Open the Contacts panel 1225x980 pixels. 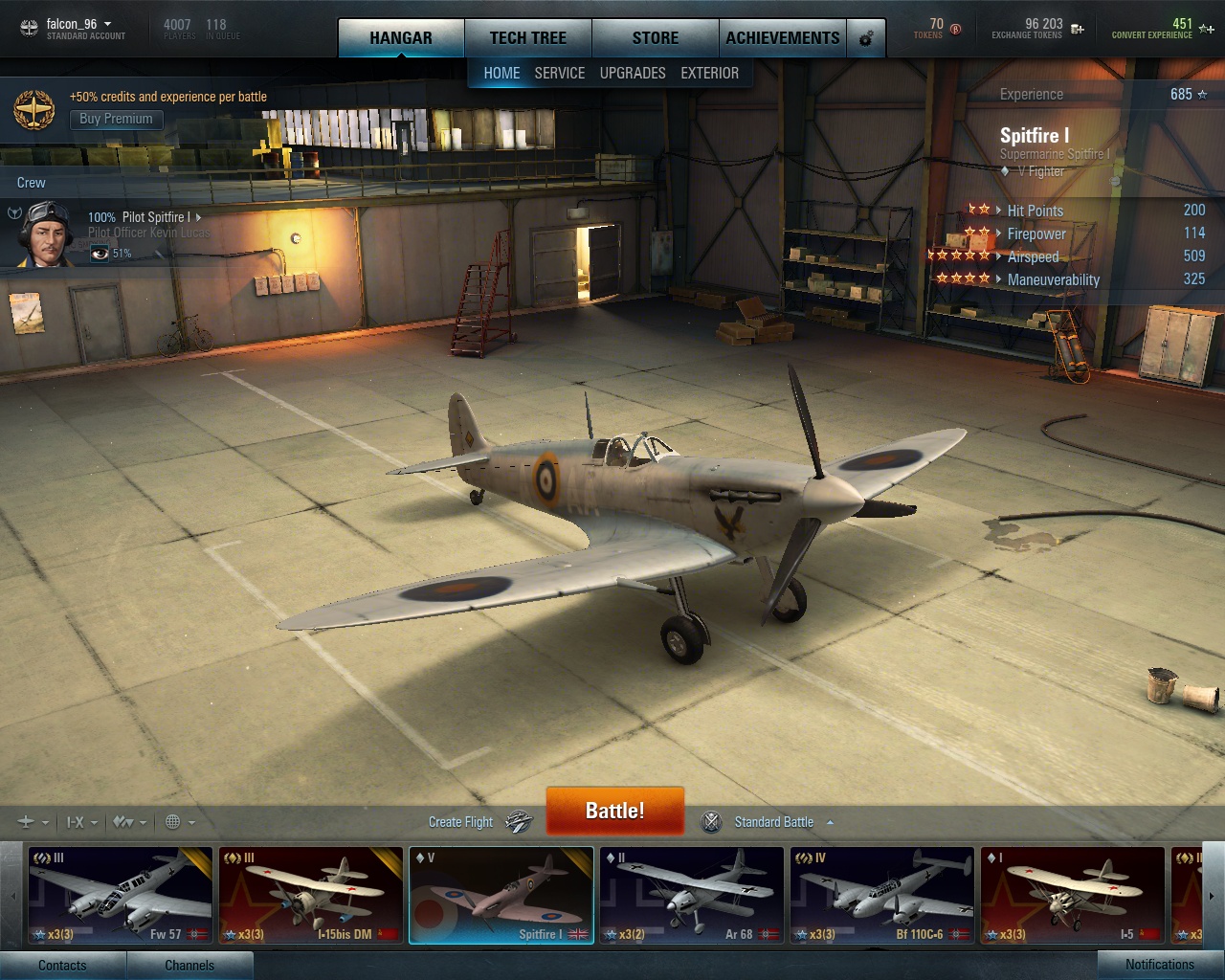[62, 965]
